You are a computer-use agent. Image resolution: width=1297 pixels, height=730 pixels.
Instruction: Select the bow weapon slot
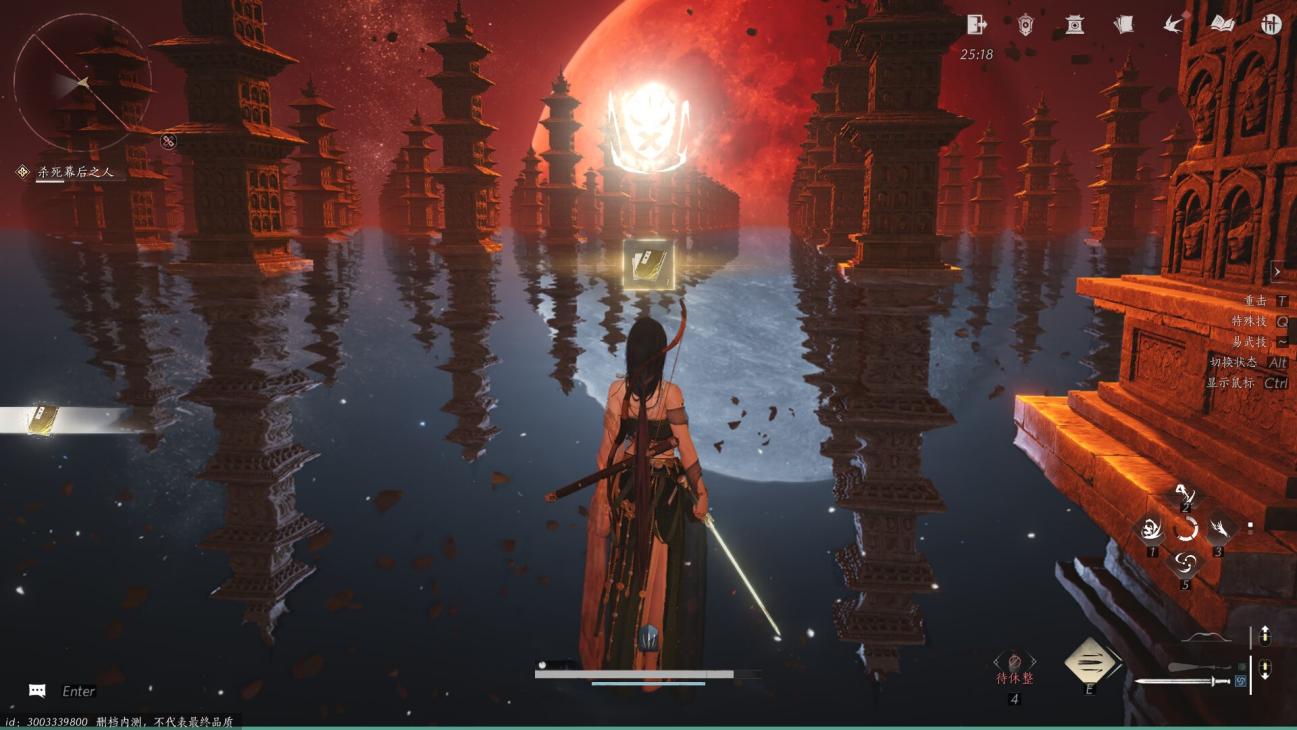point(1205,637)
